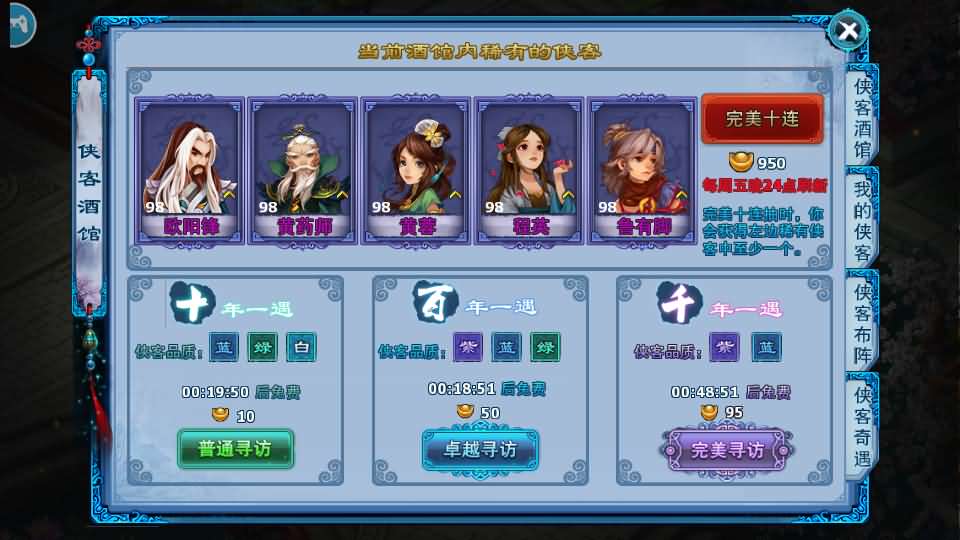View the 鲁有脚 hero card

click(642, 170)
